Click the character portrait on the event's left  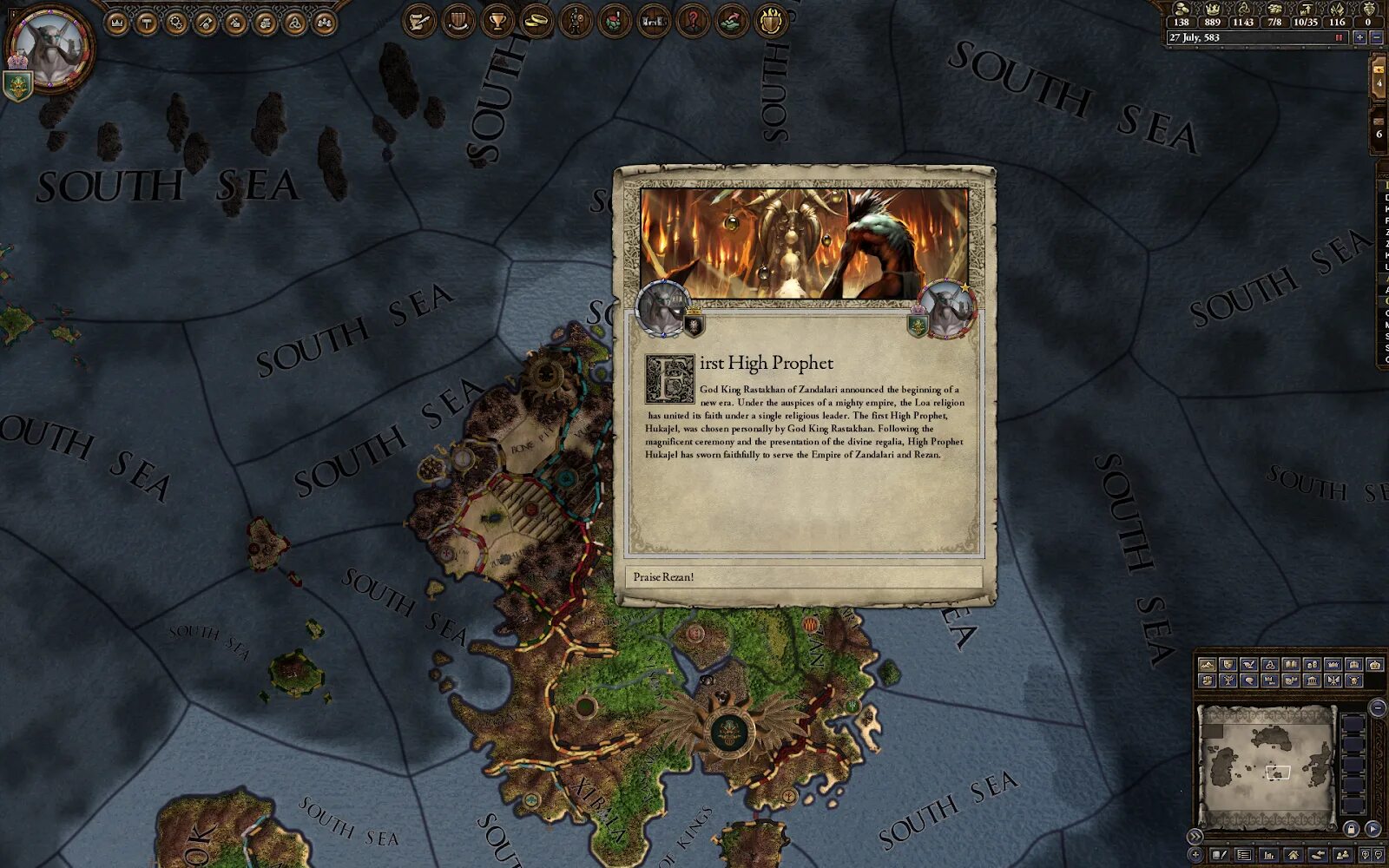662,308
